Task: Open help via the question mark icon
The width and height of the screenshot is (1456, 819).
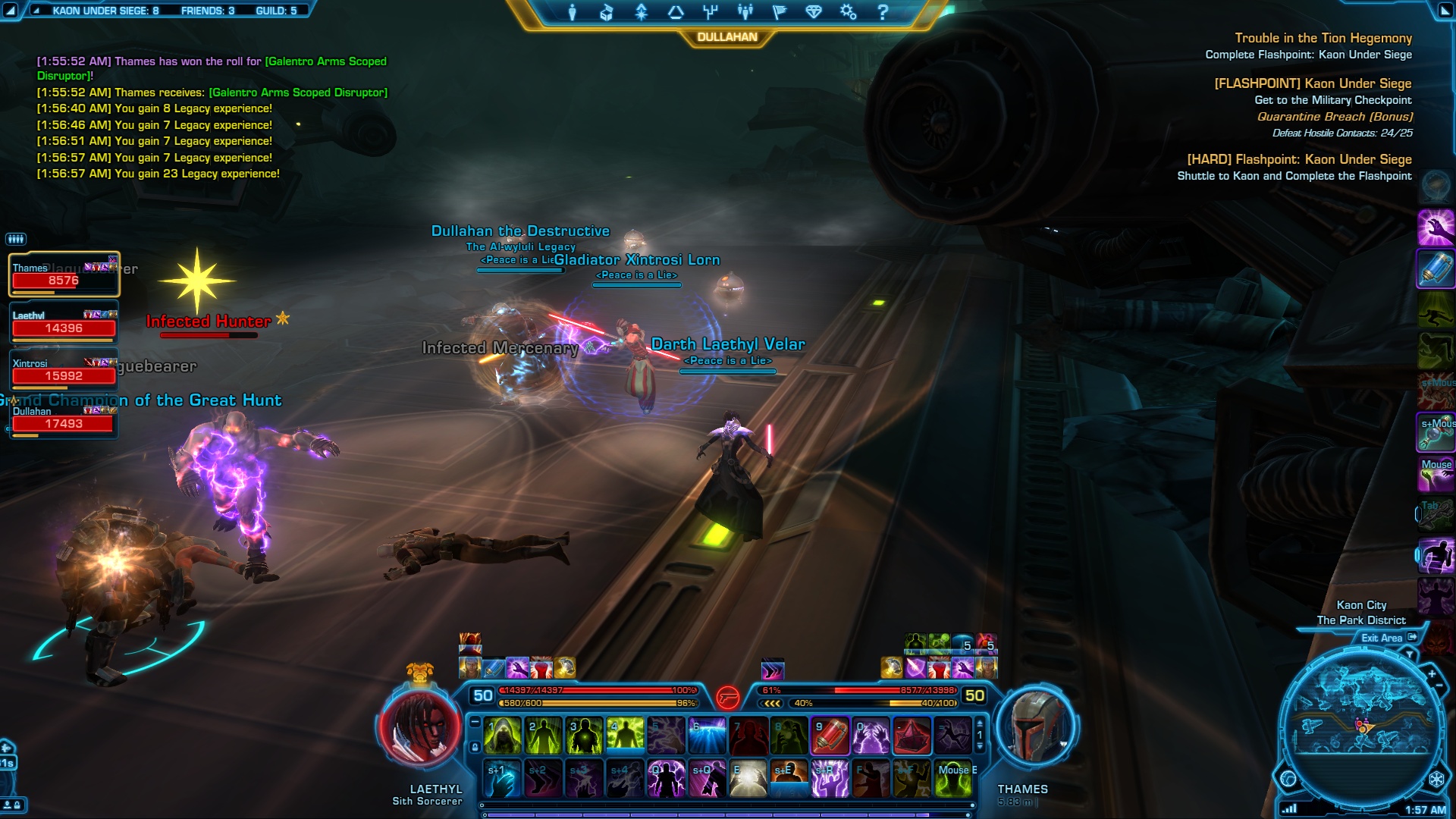Action: click(883, 12)
